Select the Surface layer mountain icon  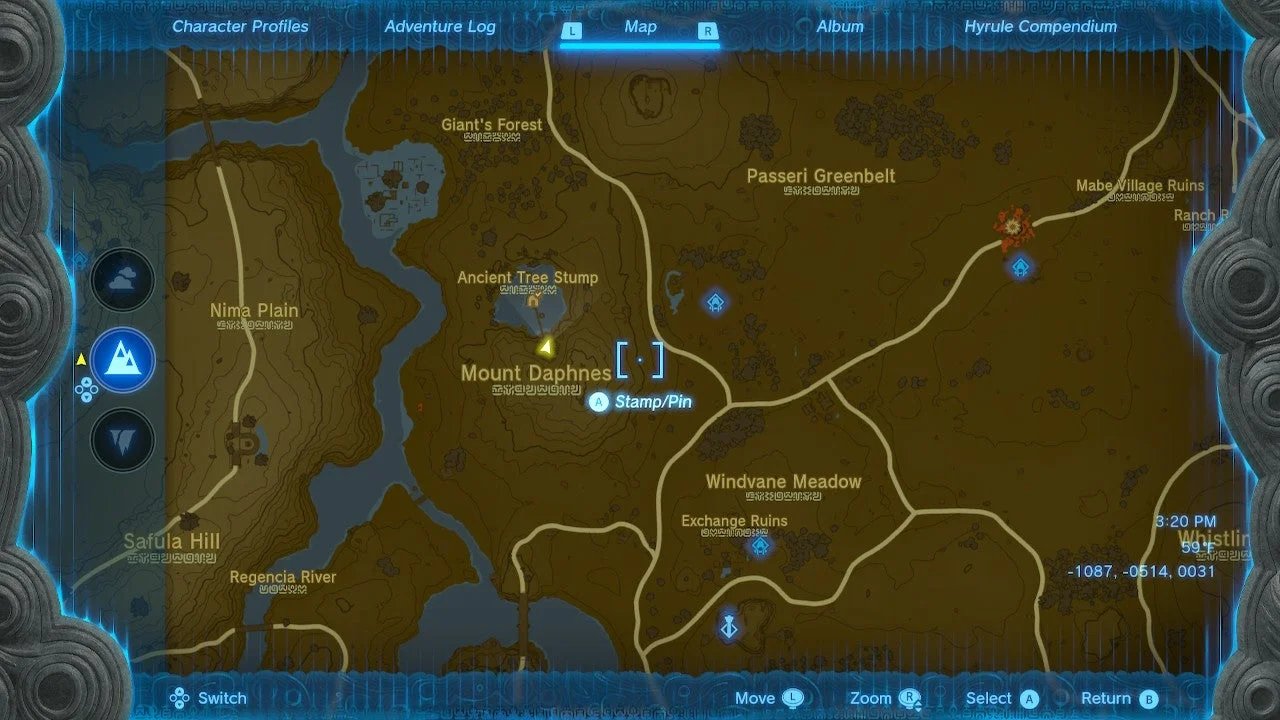pos(123,360)
